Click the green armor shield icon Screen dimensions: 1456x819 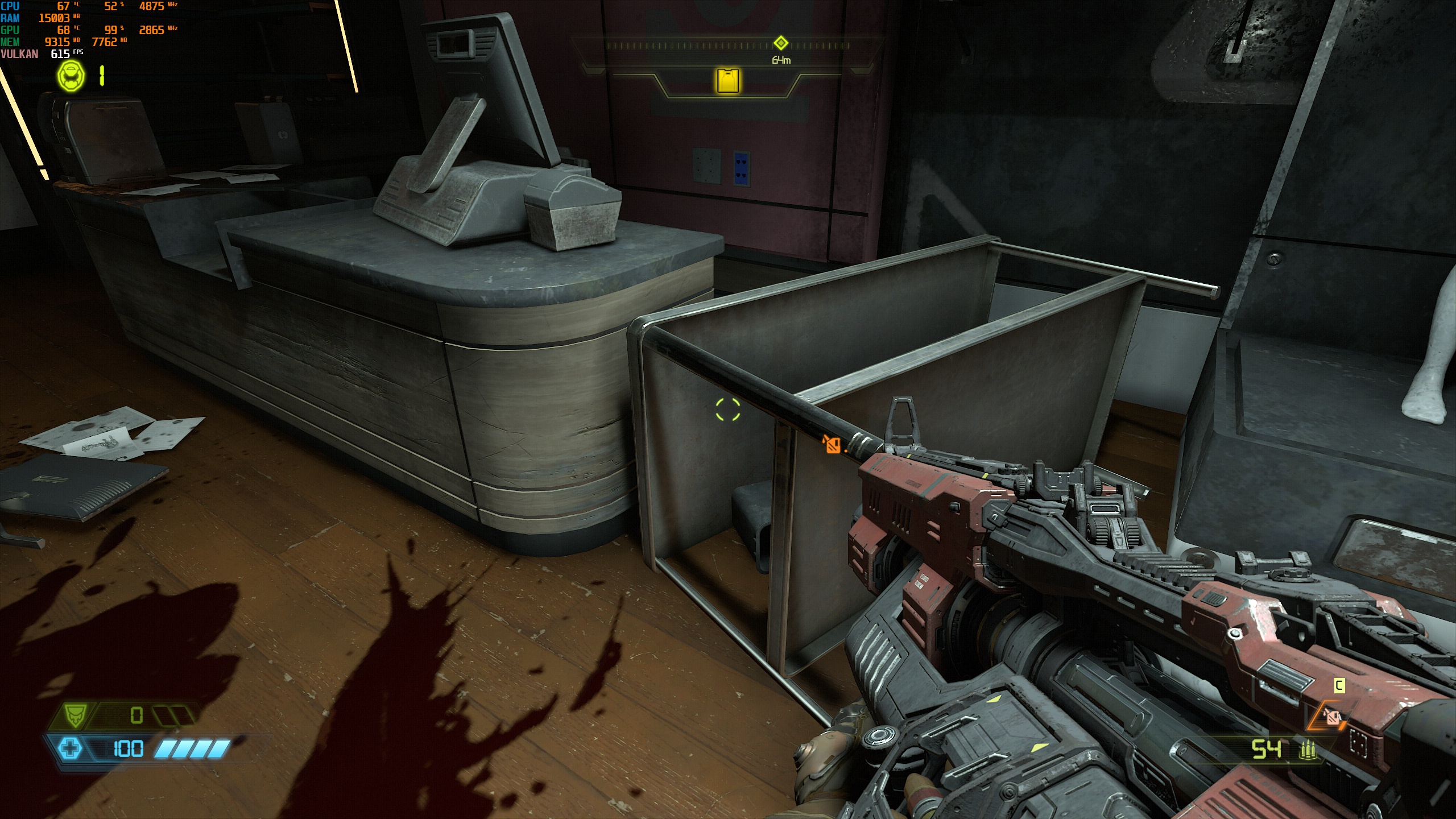(74, 715)
